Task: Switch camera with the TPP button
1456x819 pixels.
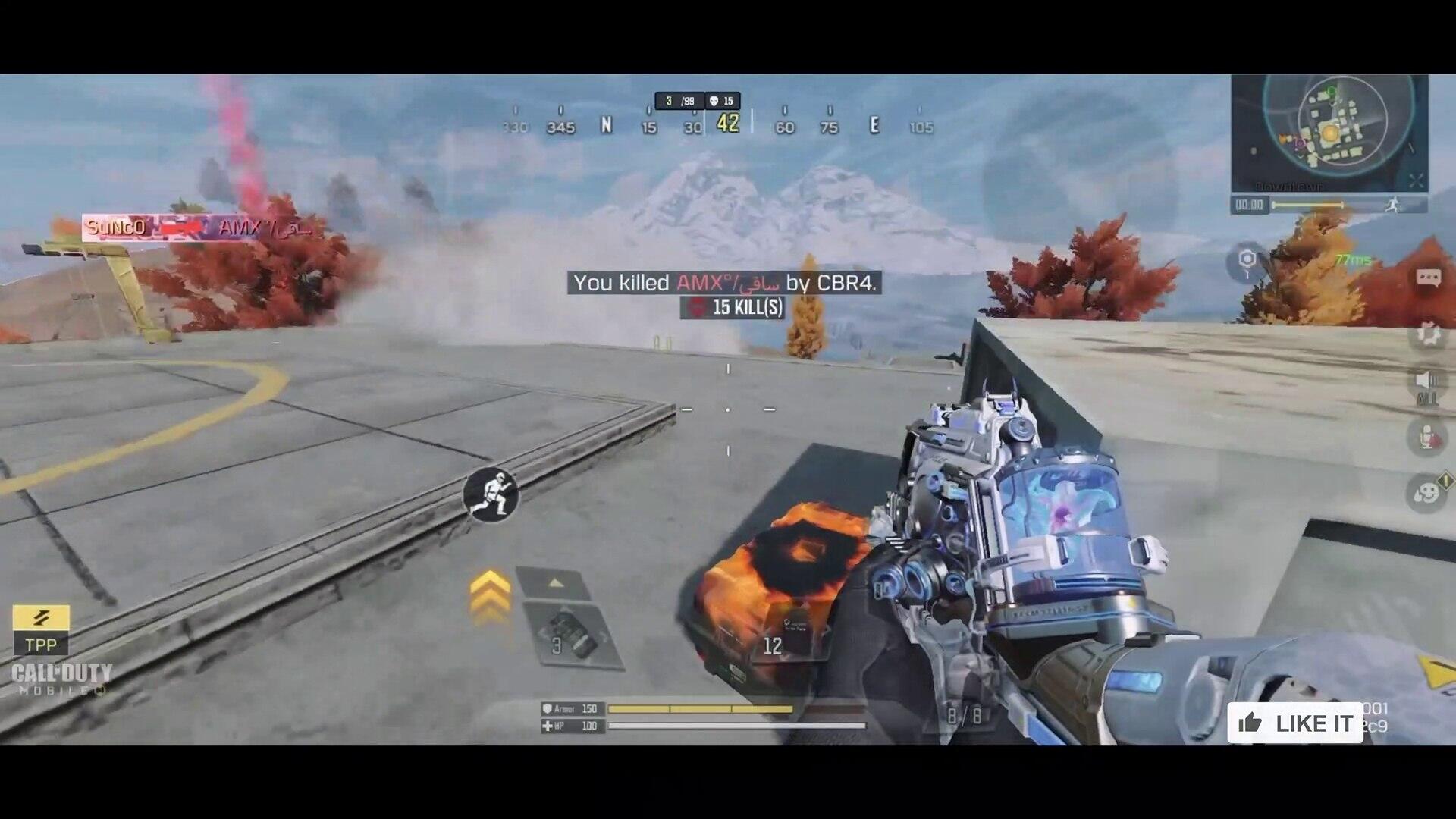Action: [x=41, y=630]
